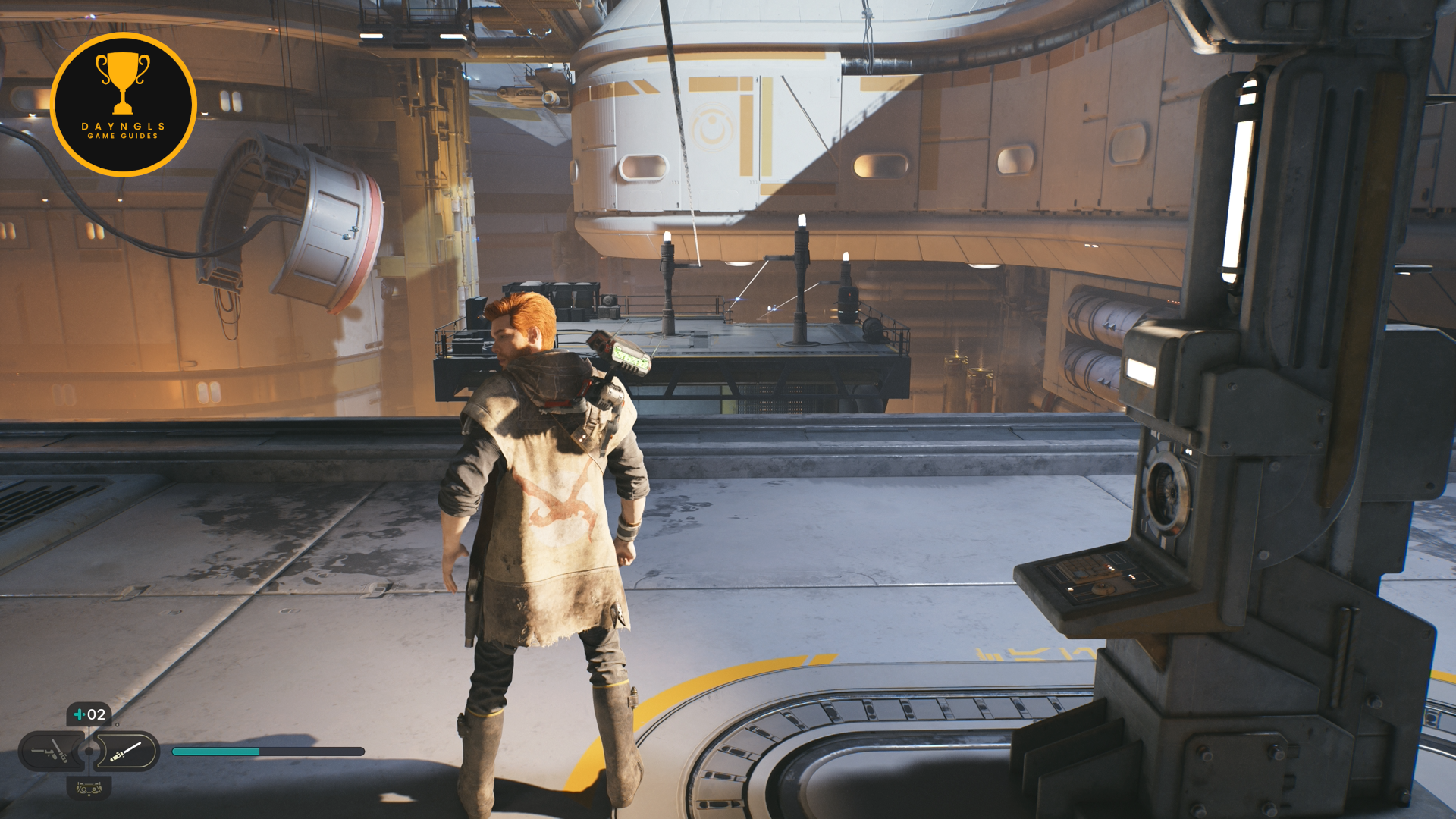Switch to the blaster stance slot
This screenshot has width=1456, height=819.
52,752
